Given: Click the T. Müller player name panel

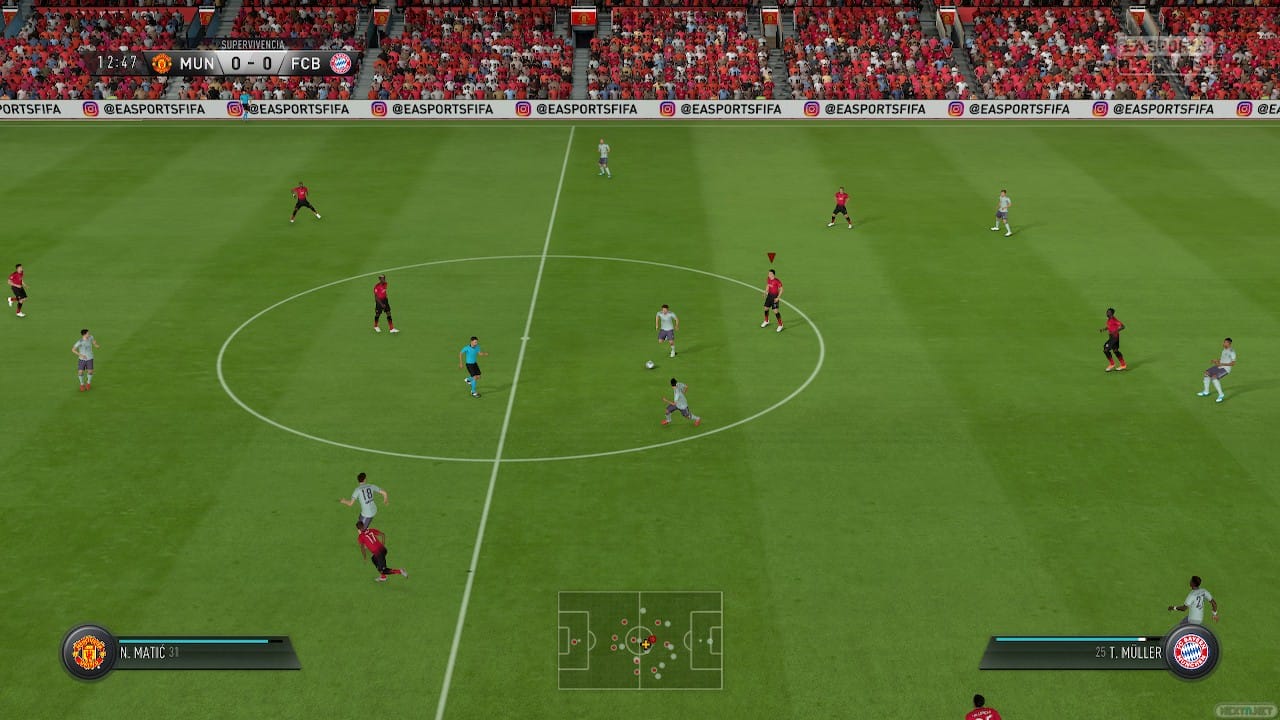Looking at the screenshot, I should (x=1075, y=652).
